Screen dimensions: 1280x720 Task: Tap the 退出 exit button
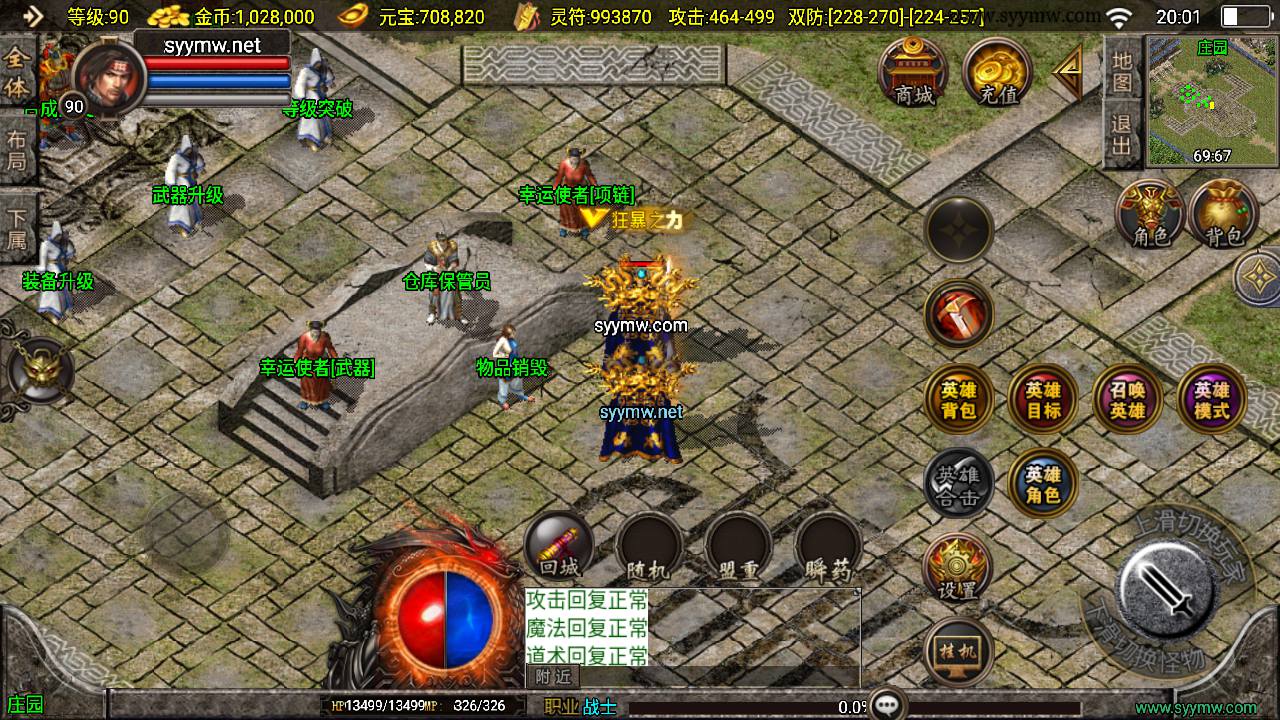pyautogui.click(x=1122, y=136)
